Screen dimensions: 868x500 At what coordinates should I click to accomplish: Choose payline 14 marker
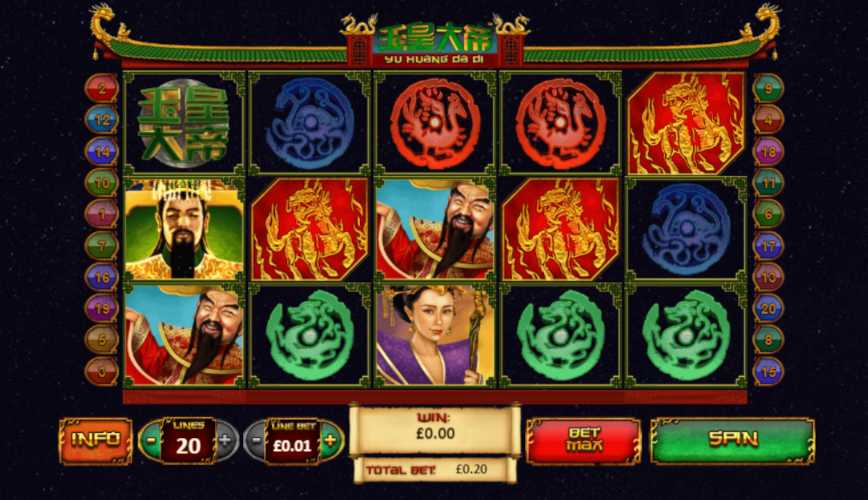(101, 151)
